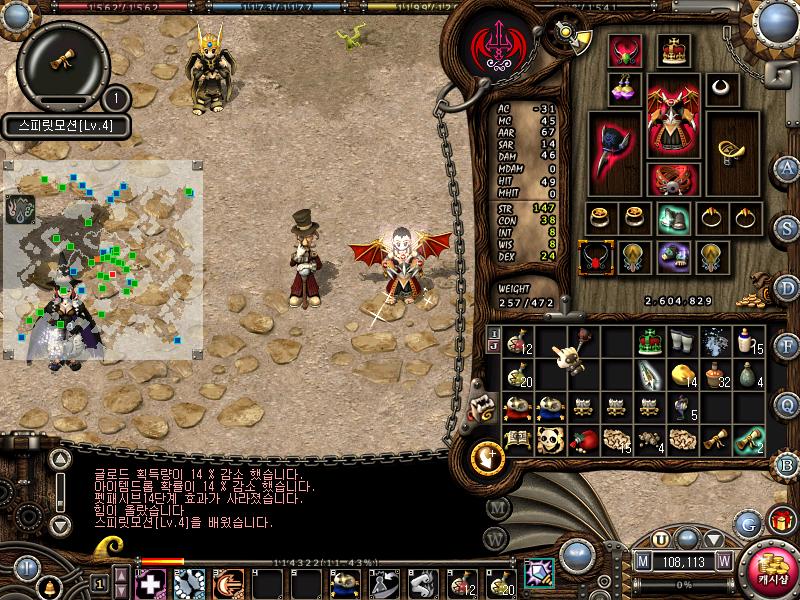Screen dimensions: 800x600
Task: Select the white milk bottle stack
Action: click(747, 342)
